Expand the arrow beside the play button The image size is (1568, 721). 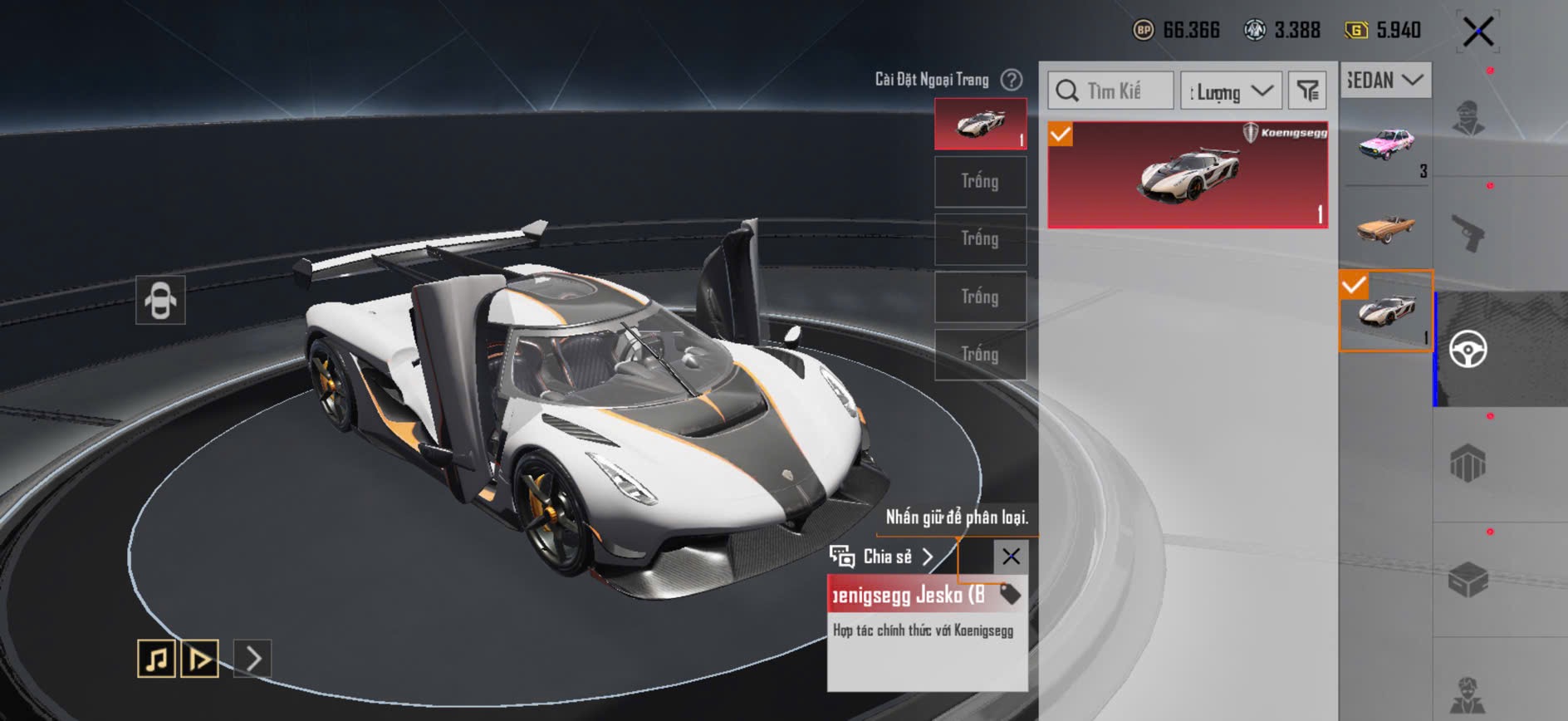(x=253, y=659)
